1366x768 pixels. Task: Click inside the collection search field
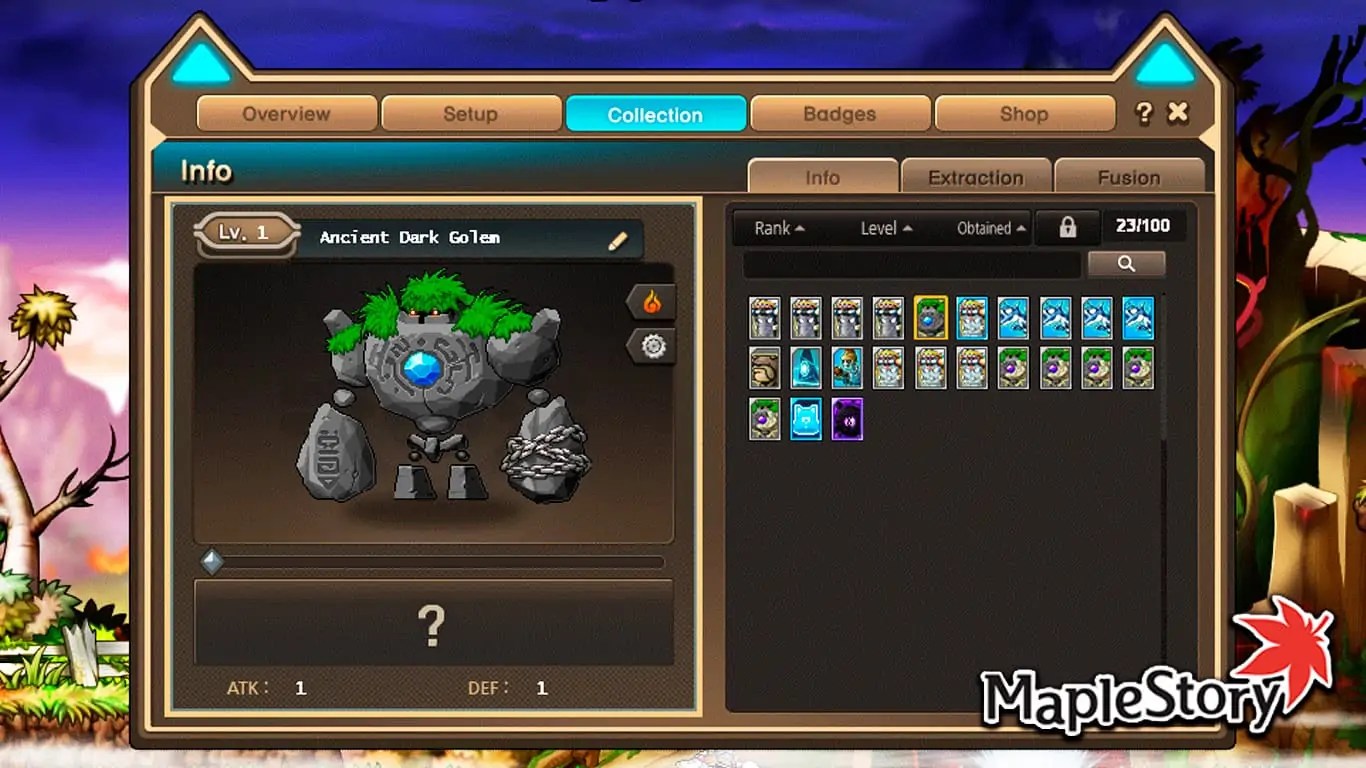(910, 263)
